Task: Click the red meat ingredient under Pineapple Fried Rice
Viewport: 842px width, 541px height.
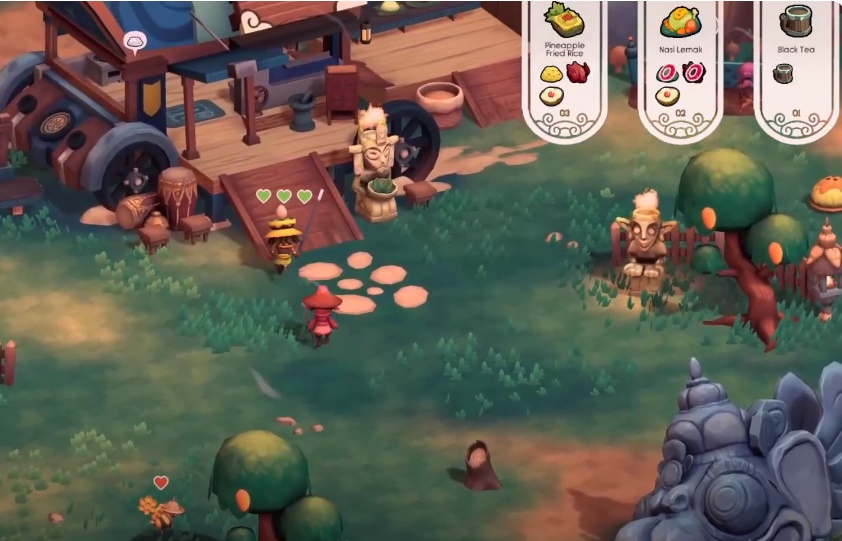Action: click(x=578, y=73)
